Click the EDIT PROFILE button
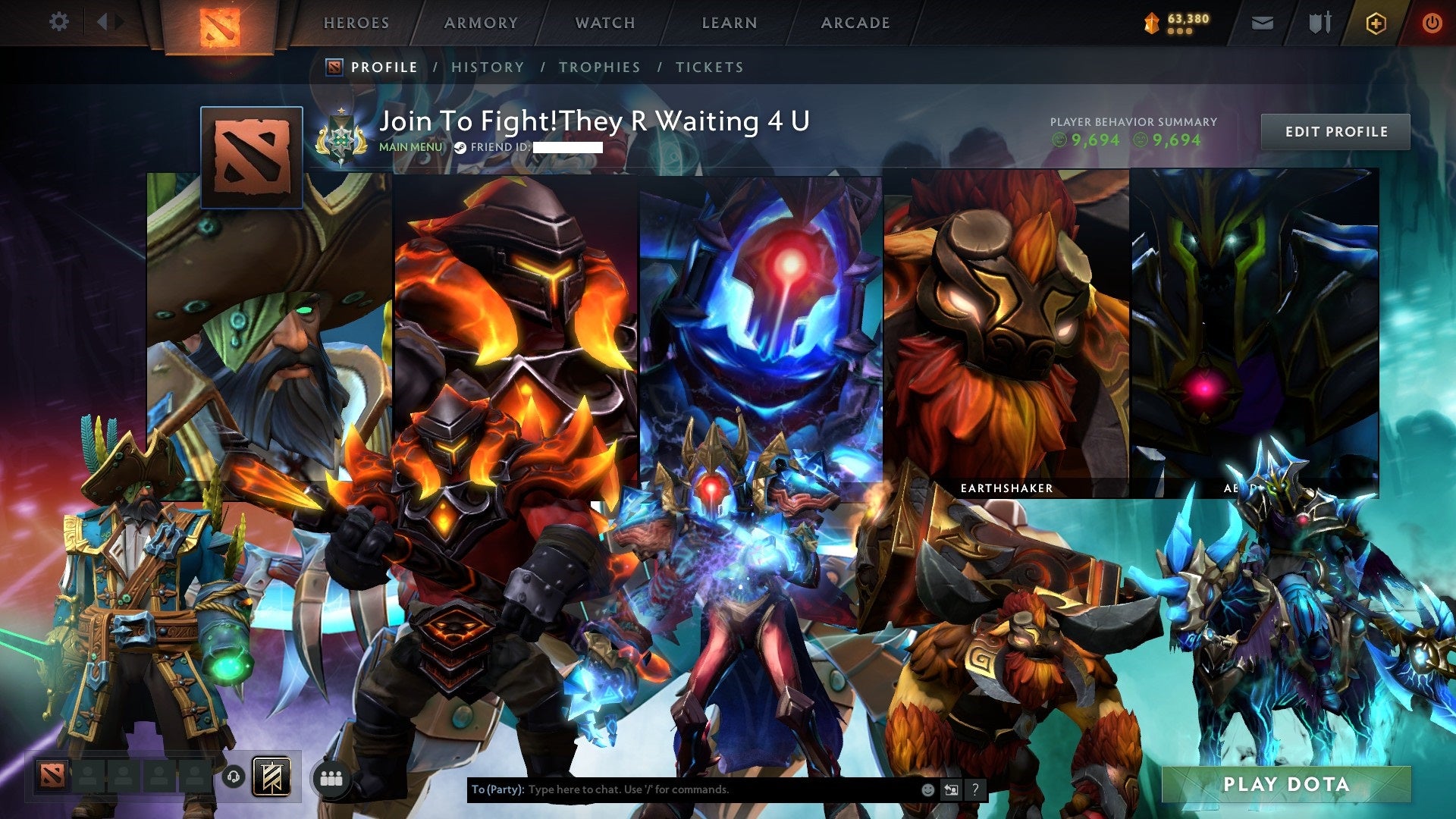Viewport: 1456px width, 819px height. (x=1335, y=131)
